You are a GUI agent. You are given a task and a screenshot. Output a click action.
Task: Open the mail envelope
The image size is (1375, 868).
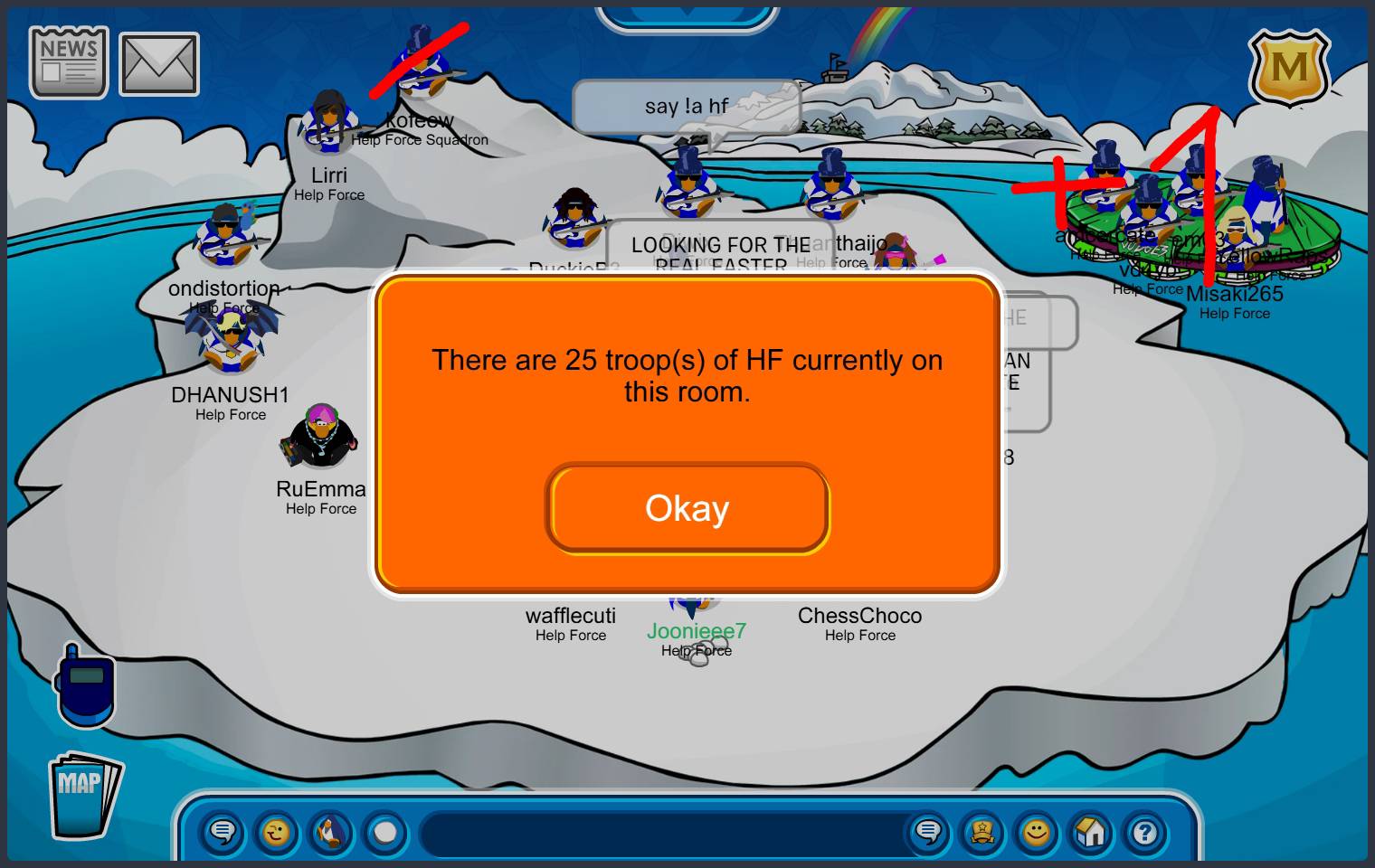(159, 64)
